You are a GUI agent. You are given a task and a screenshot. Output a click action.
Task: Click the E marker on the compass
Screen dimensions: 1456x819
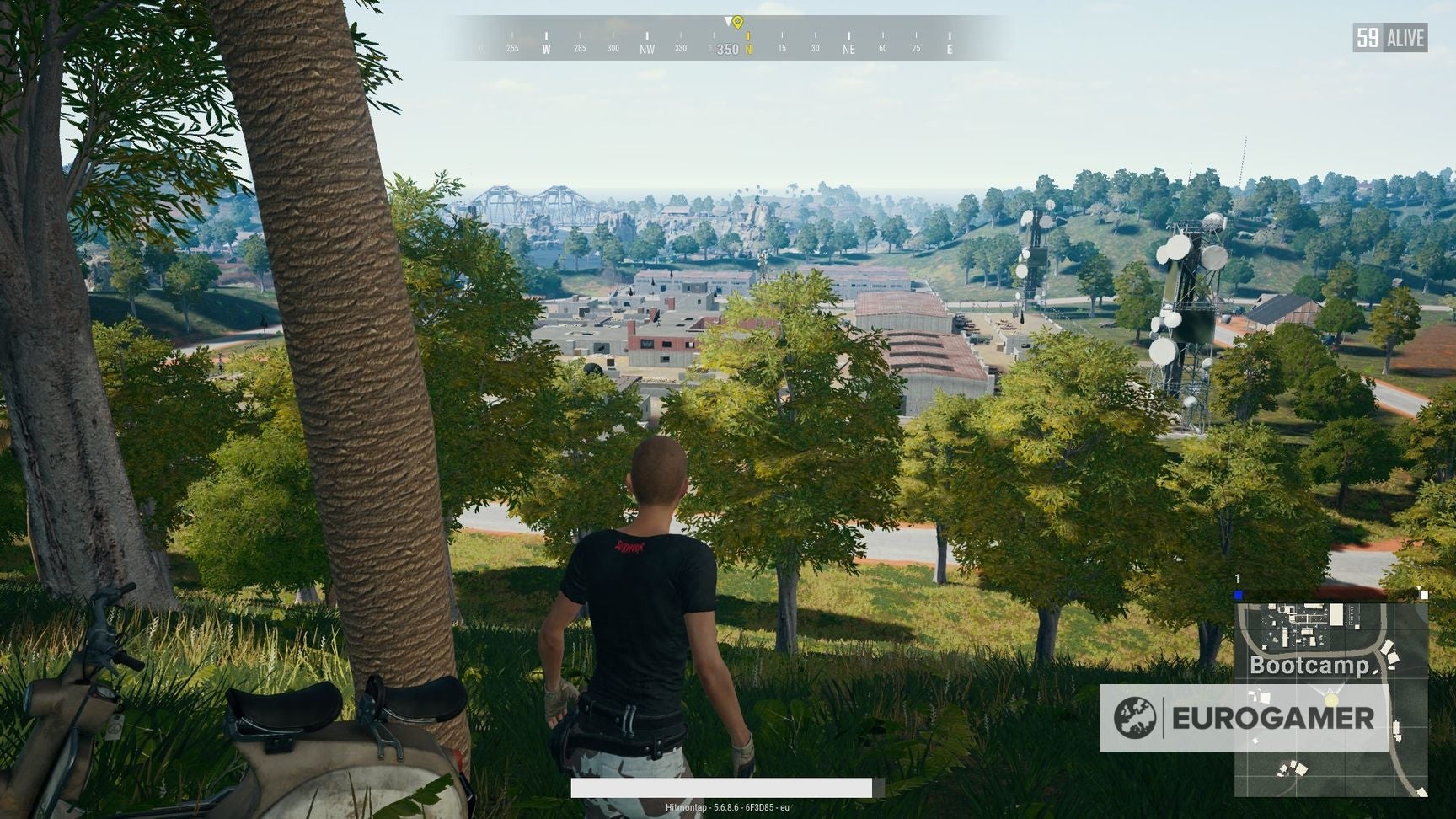point(950,49)
